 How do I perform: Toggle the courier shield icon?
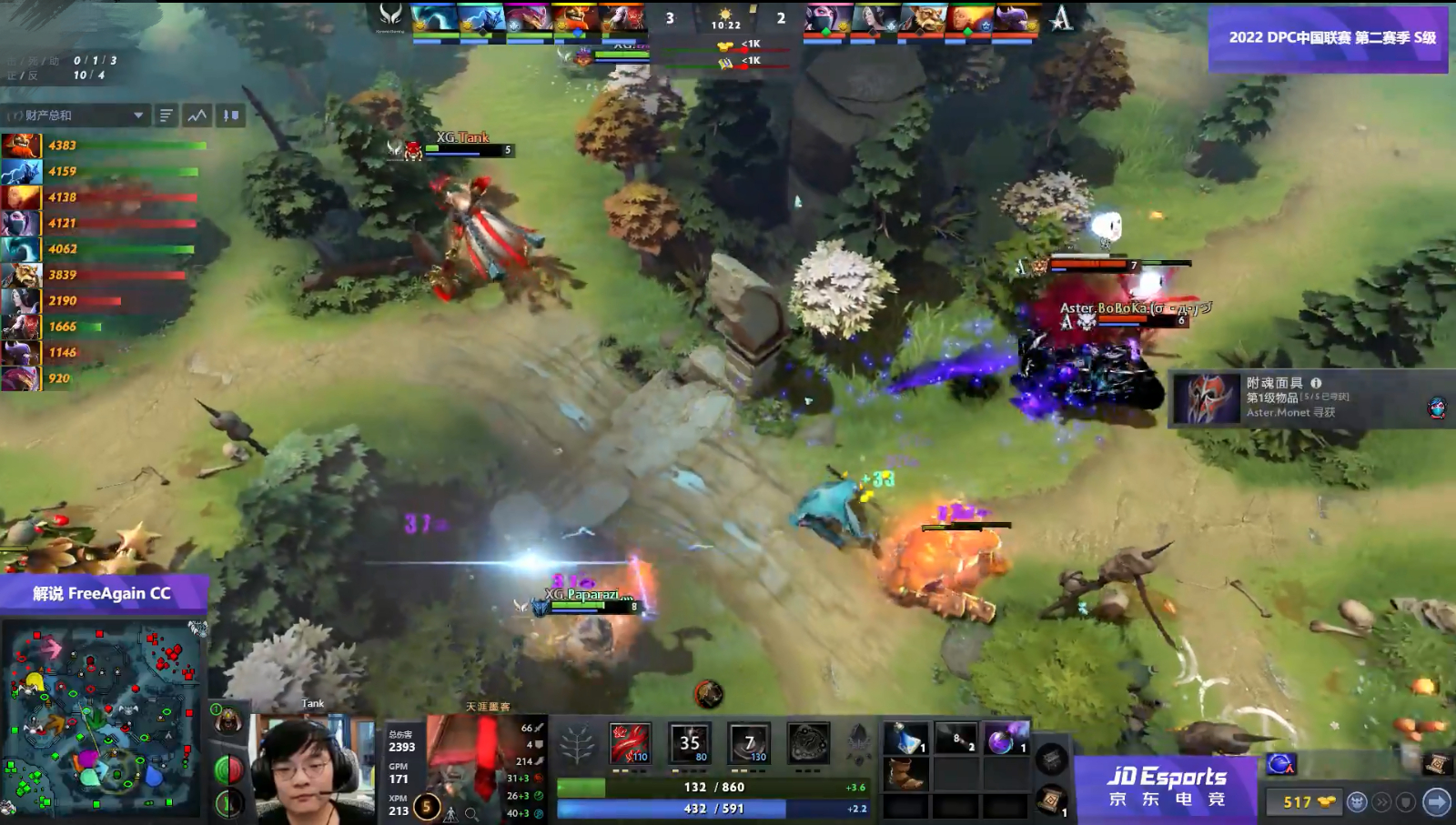point(1405,803)
